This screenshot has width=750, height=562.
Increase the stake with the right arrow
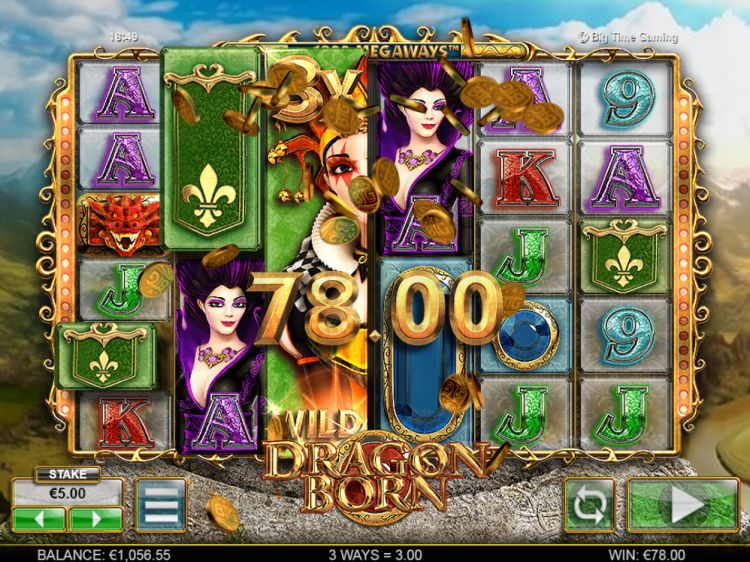point(95,519)
